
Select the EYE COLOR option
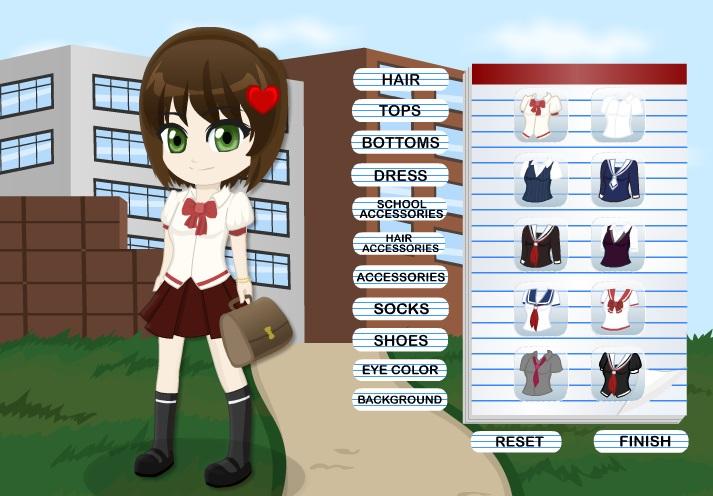tap(400, 370)
